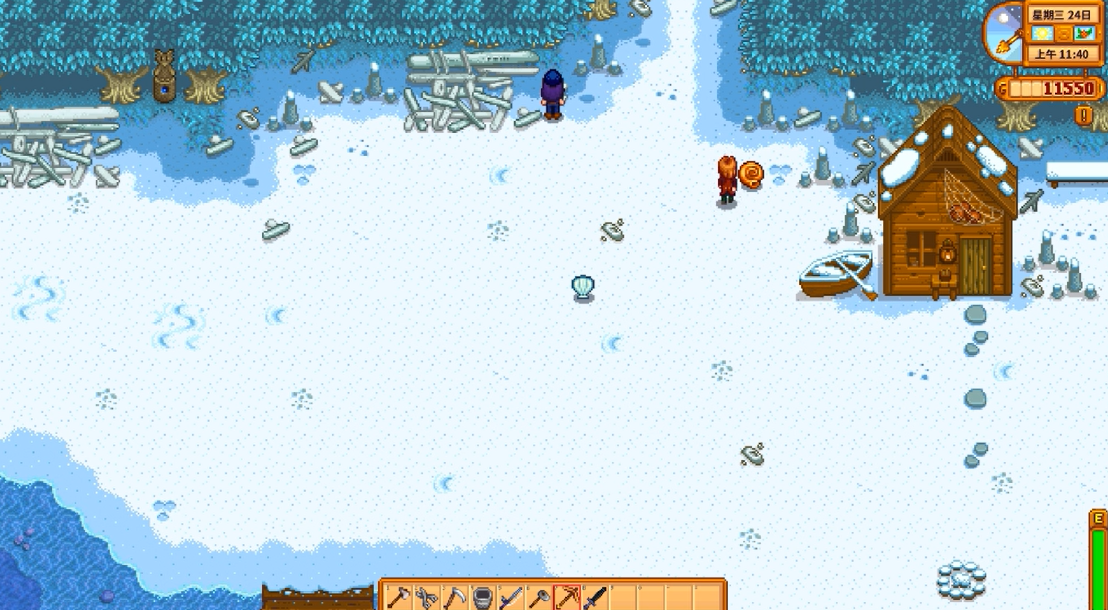Pick the fishing rod in the hotbar
Image resolution: width=1108 pixels, height=610 pixels.
click(x=511, y=597)
